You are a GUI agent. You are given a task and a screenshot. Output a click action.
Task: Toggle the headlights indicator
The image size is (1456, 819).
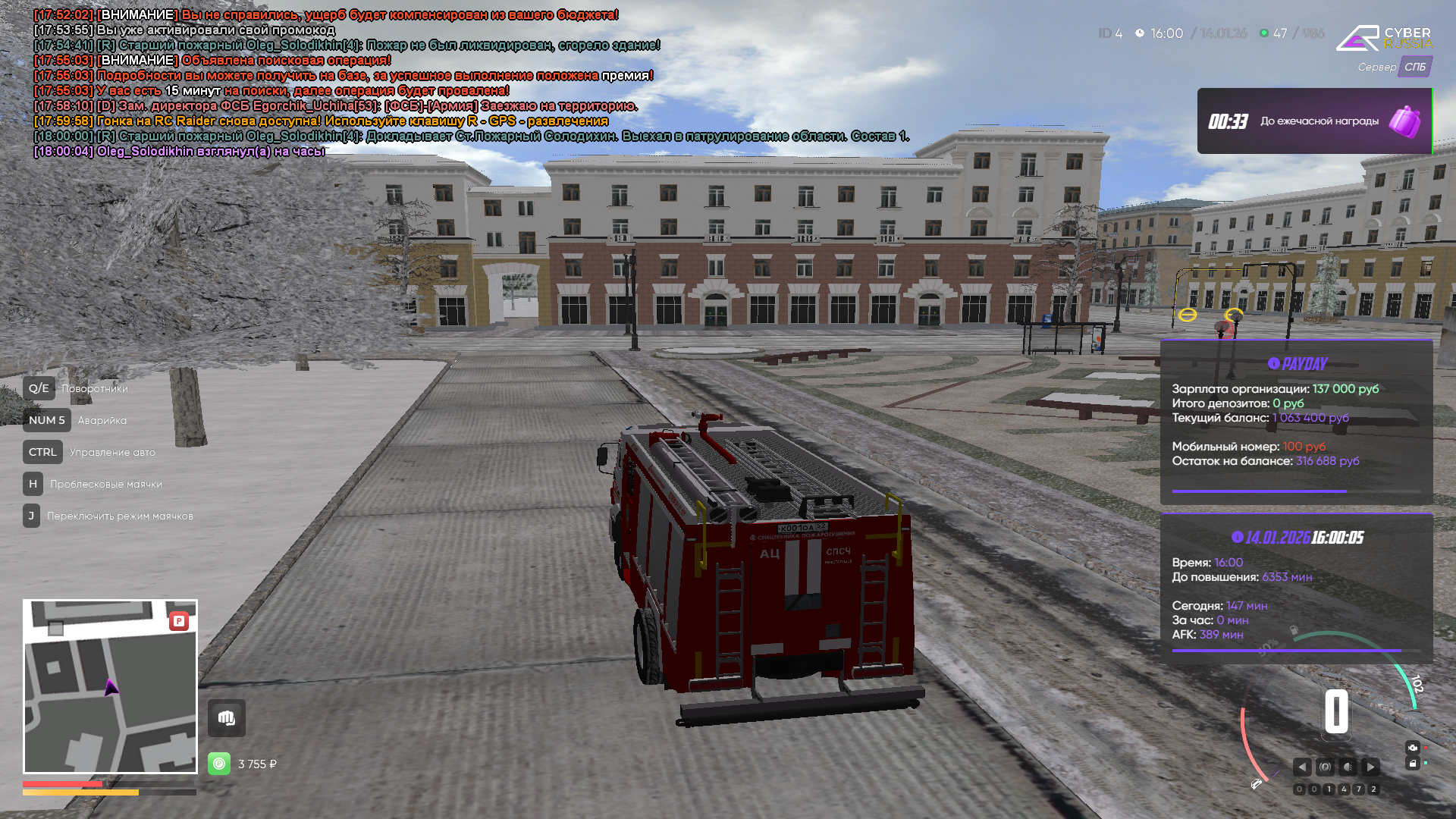tap(1348, 767)
